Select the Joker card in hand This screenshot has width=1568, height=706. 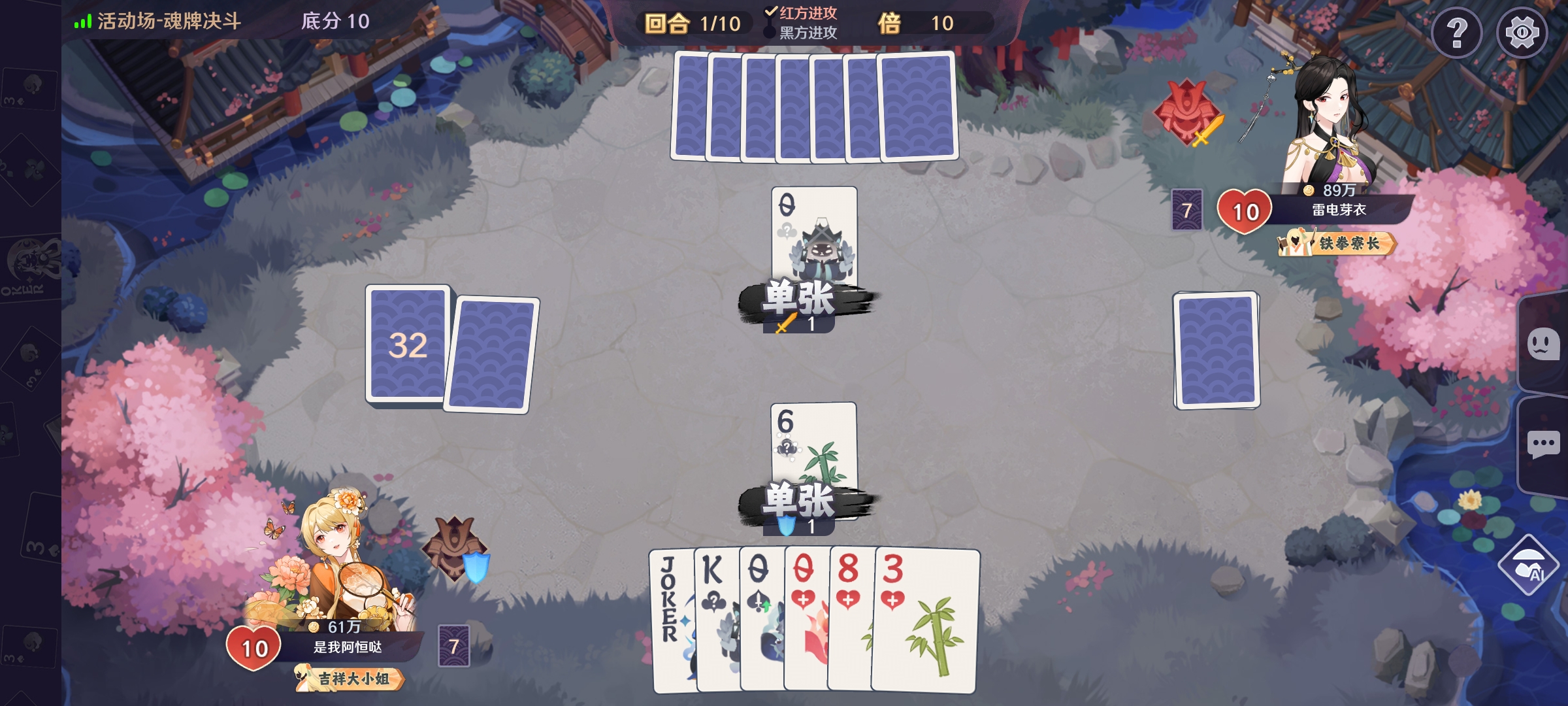click(671, 621)
